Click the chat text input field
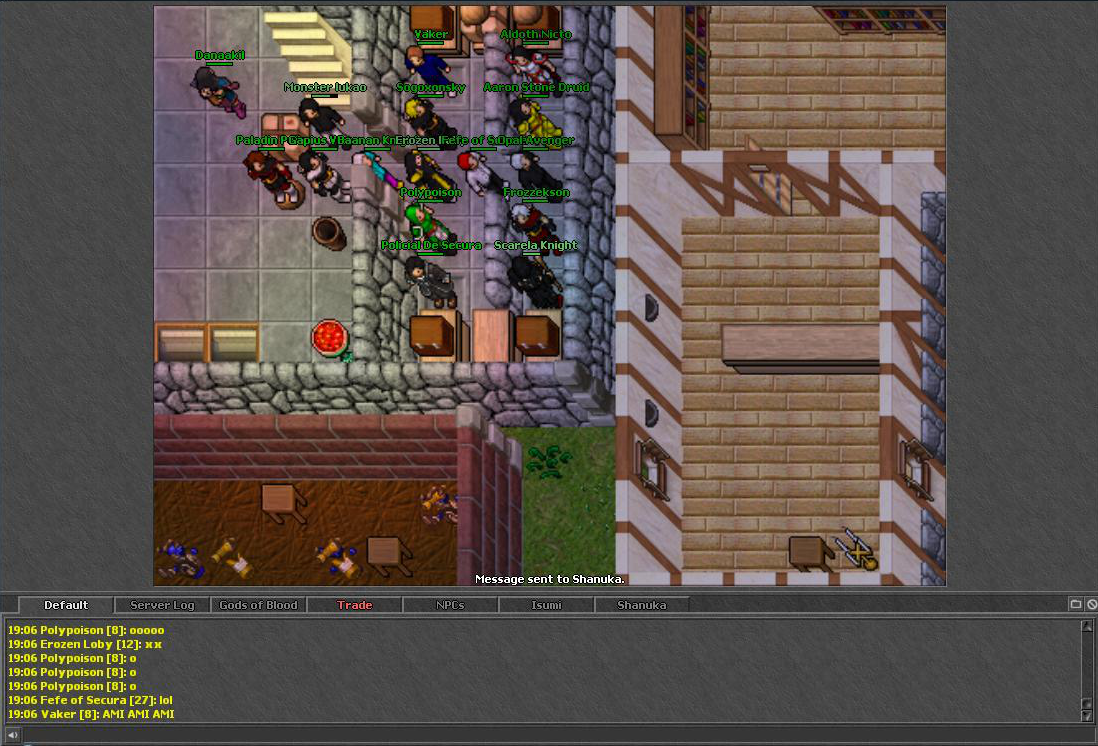The width and height of the screenshot is (1098, 746). click(x=550, y=735)
